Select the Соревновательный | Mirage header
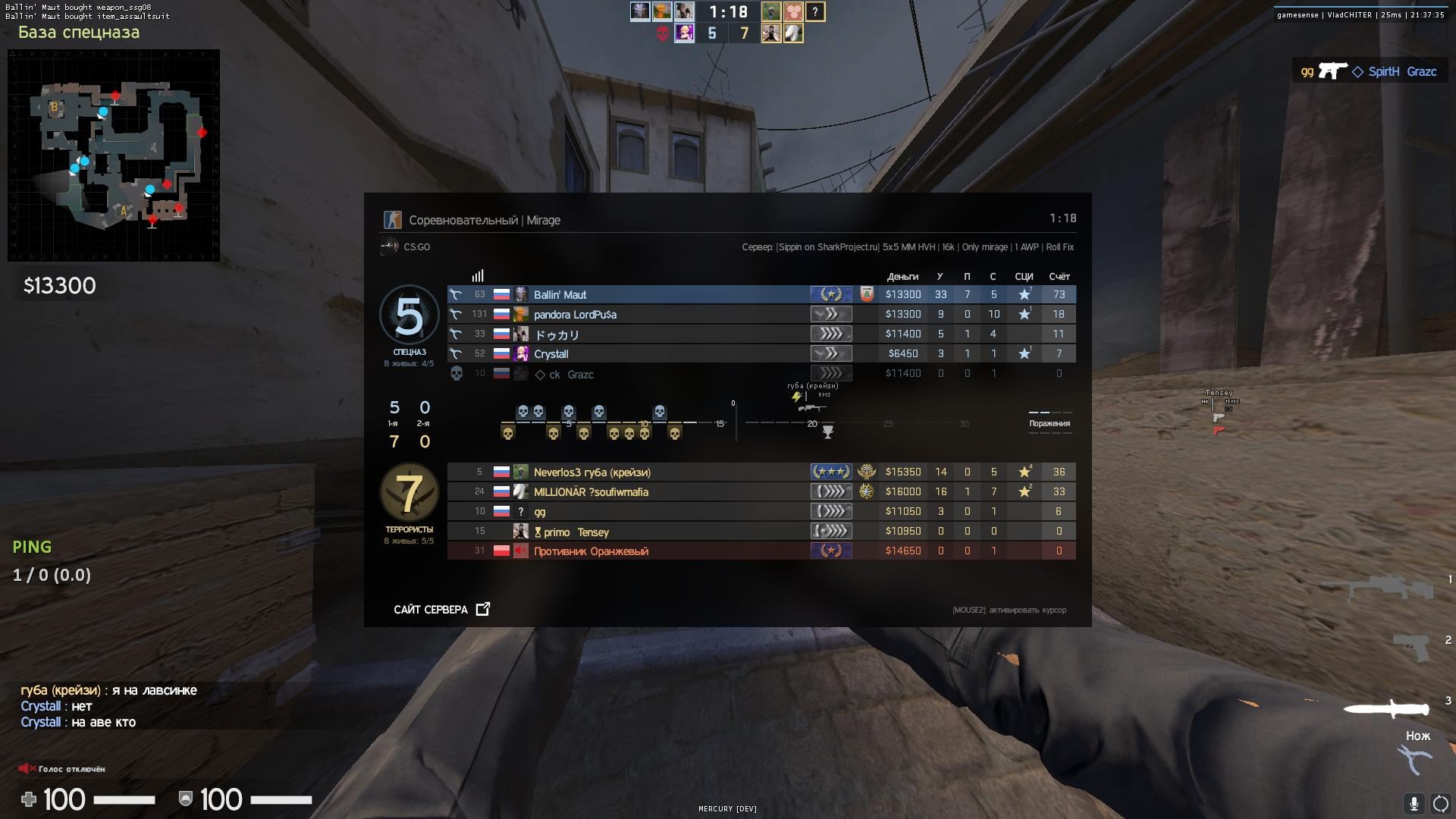The width and height of the screenshot is (1456, 819). pos(485,220)
